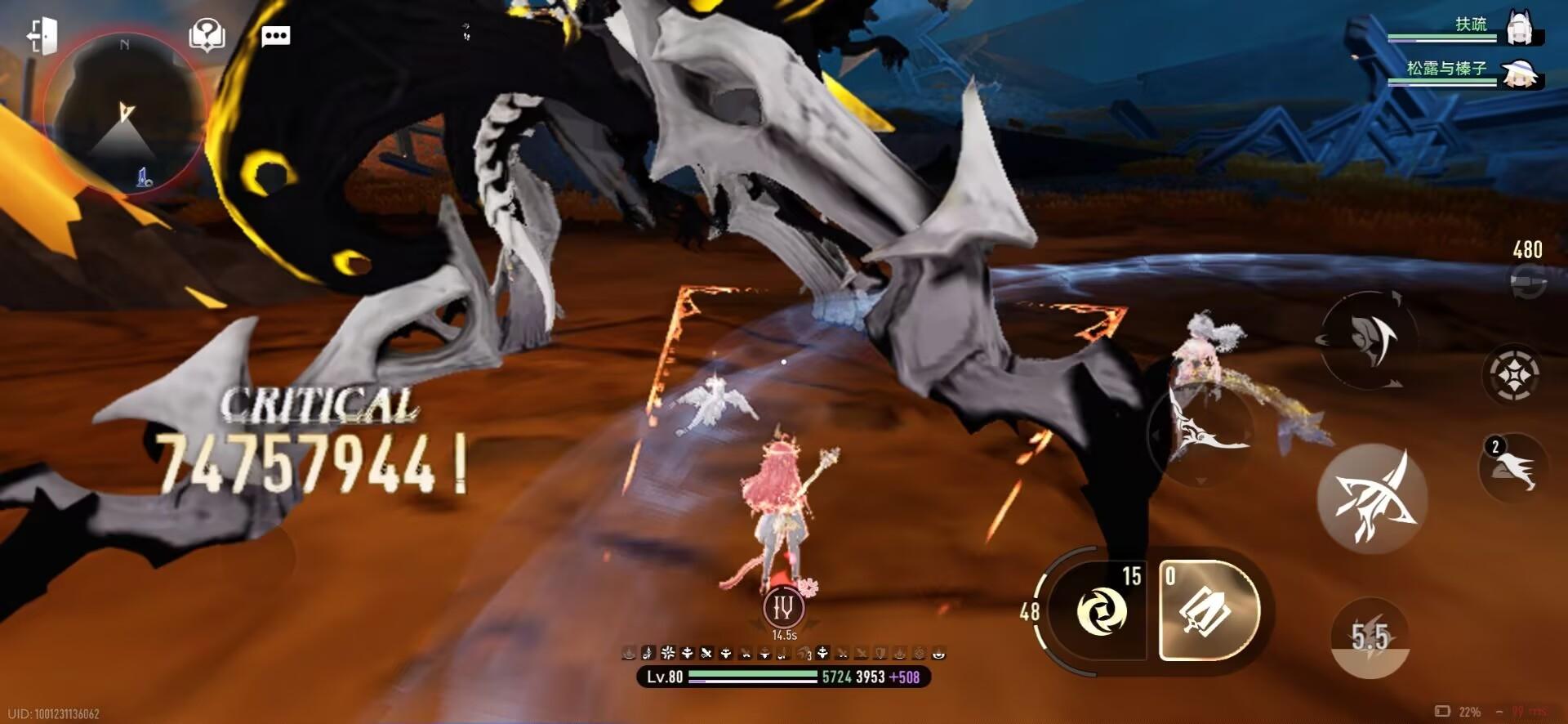
Task: Use the skill on 5.5 cooldown
Action: tap(1370, 637)
